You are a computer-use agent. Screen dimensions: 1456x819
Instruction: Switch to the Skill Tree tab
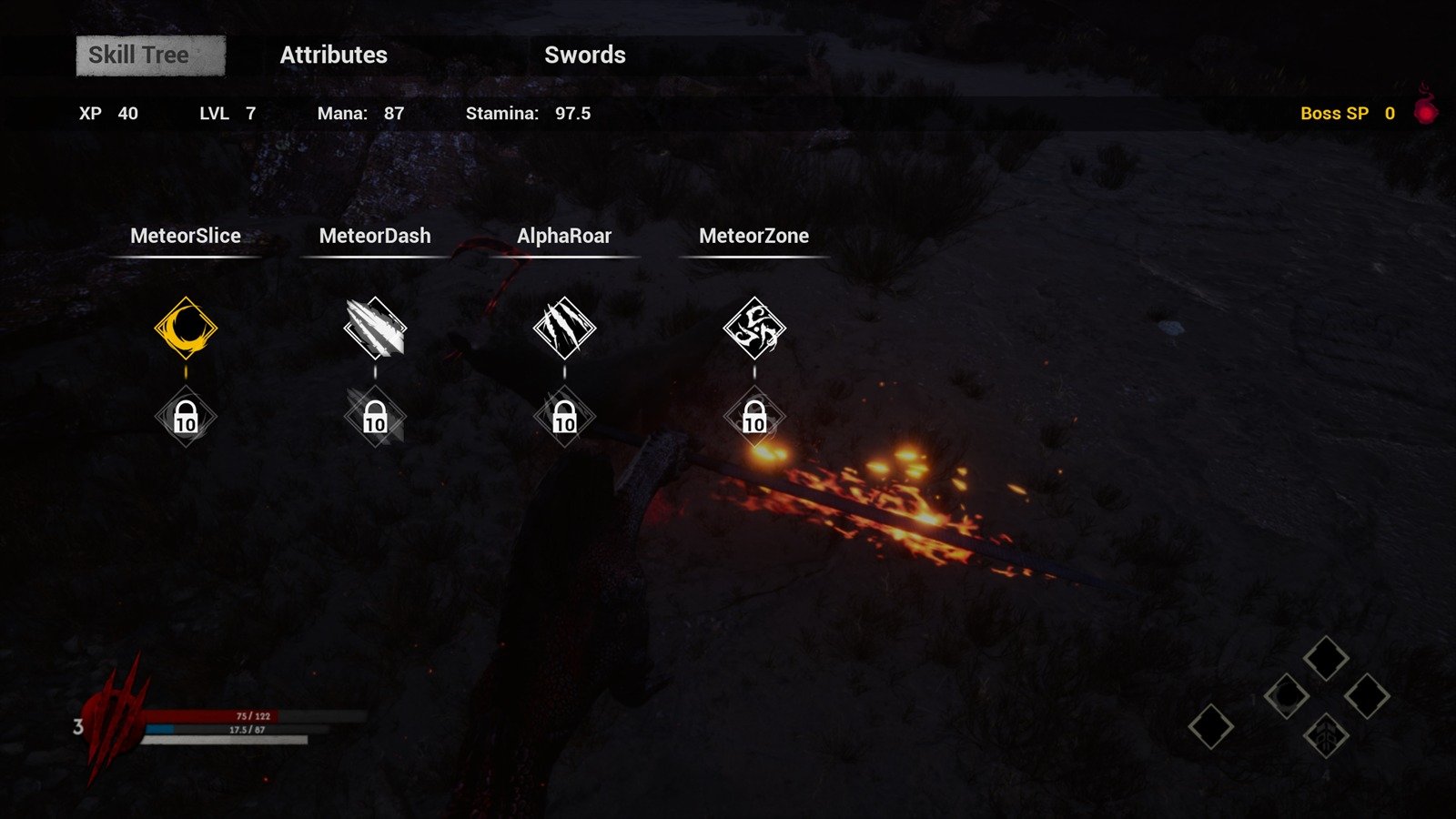(150, 56)
